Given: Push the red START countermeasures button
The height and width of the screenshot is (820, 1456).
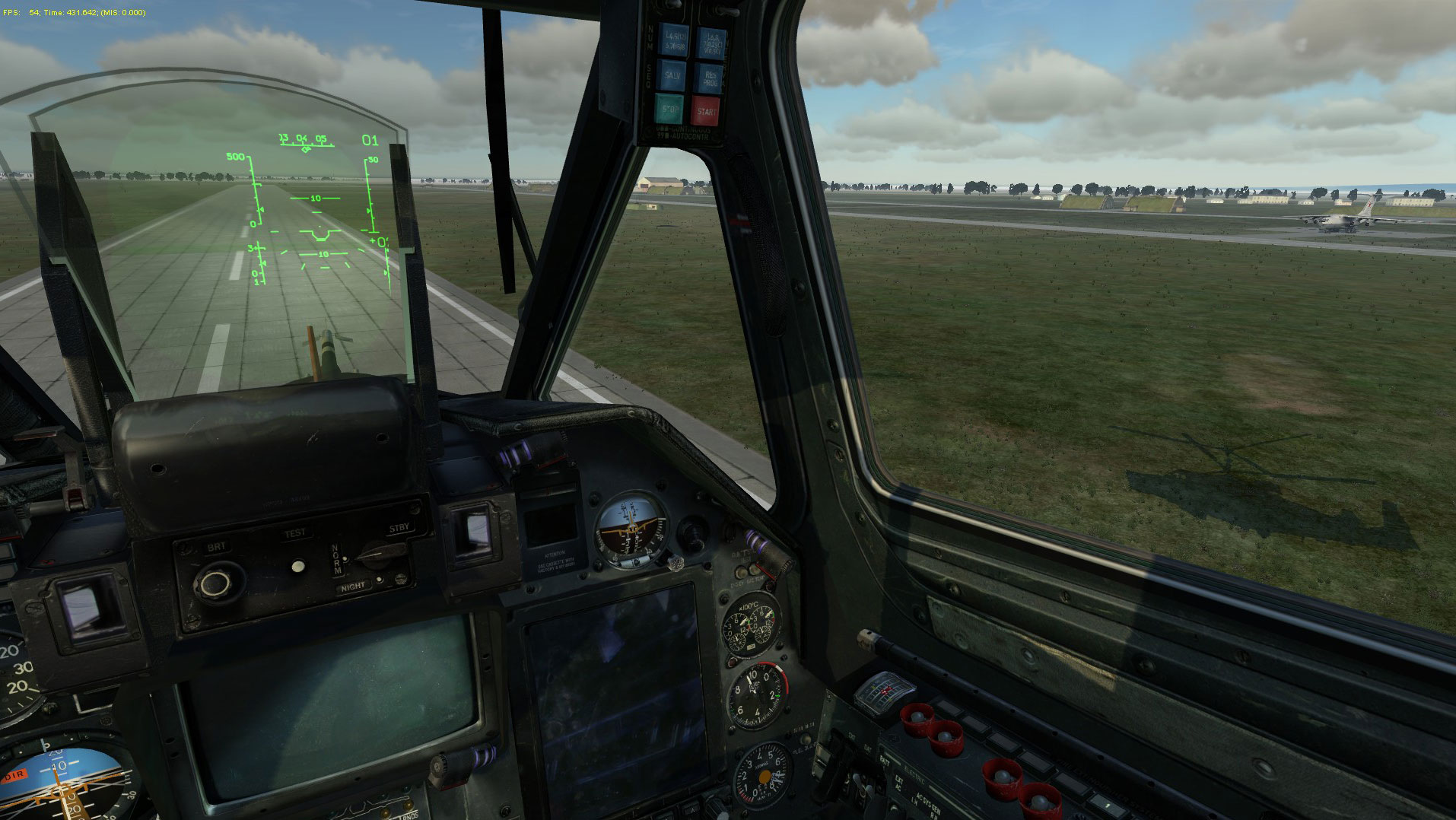Looking at the screenshot, I should (705, 111).
